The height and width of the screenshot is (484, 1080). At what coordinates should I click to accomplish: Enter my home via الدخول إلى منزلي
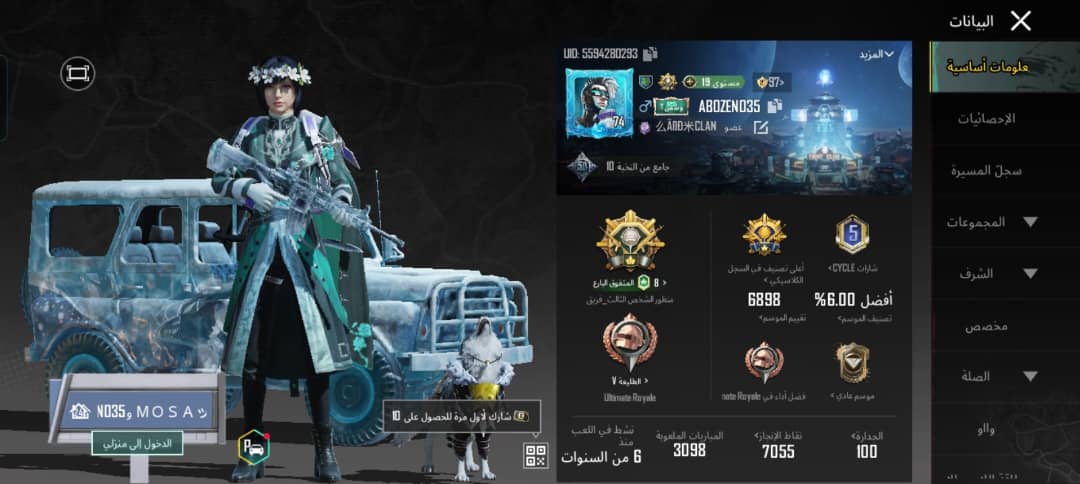tap(137, 442)
